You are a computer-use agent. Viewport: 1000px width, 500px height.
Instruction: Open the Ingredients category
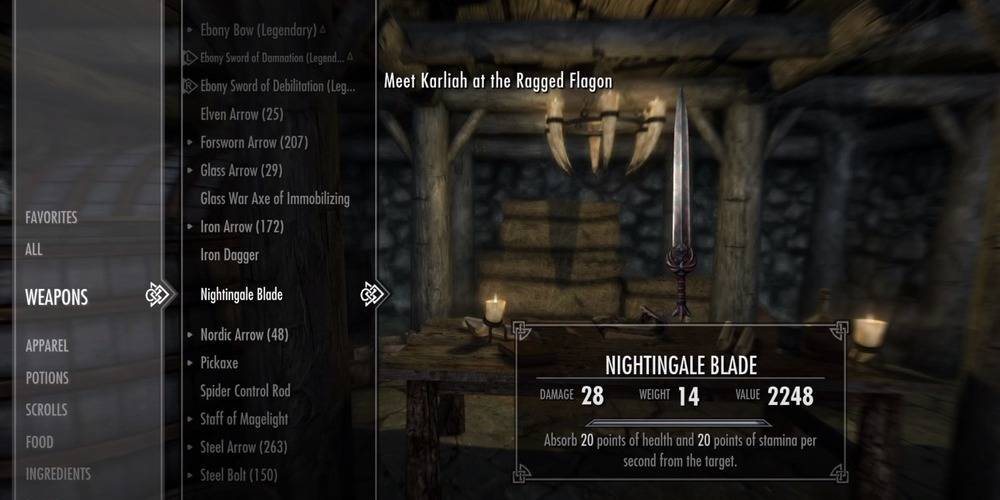(x=58, y=474)
